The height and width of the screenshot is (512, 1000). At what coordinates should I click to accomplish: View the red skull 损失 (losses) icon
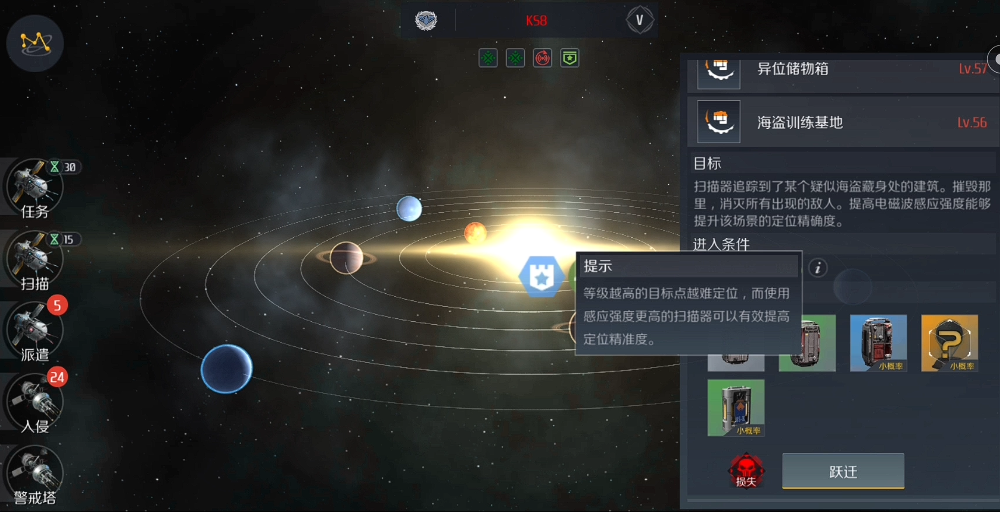click(744, 471)
